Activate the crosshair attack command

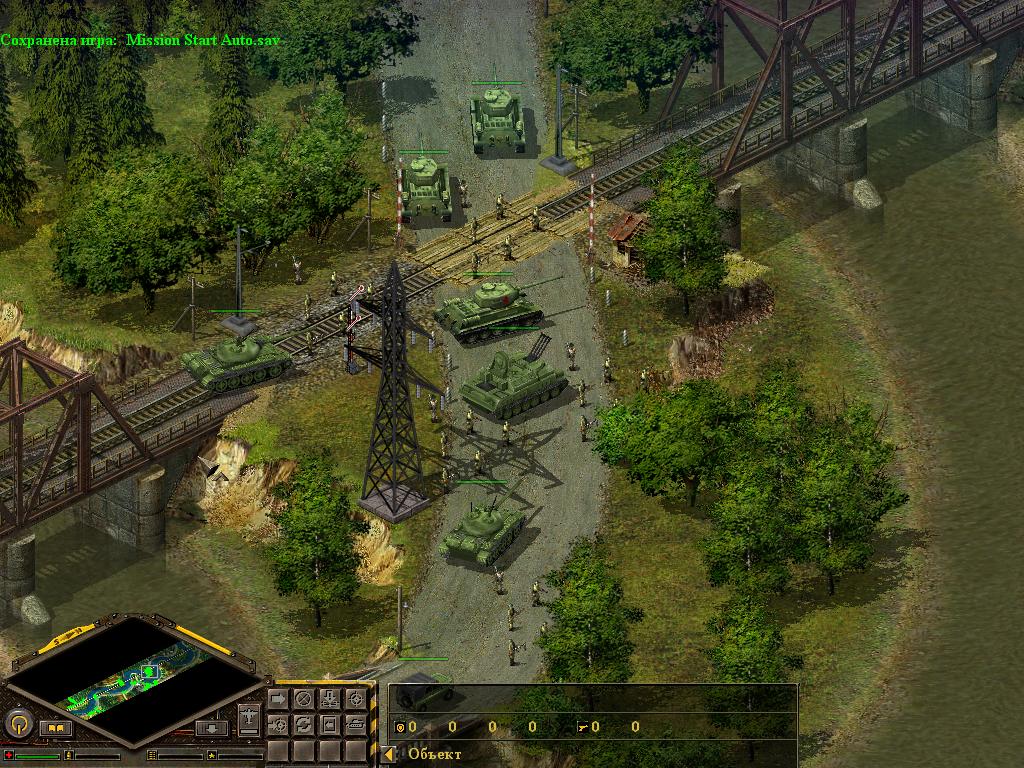pos(354,699)
